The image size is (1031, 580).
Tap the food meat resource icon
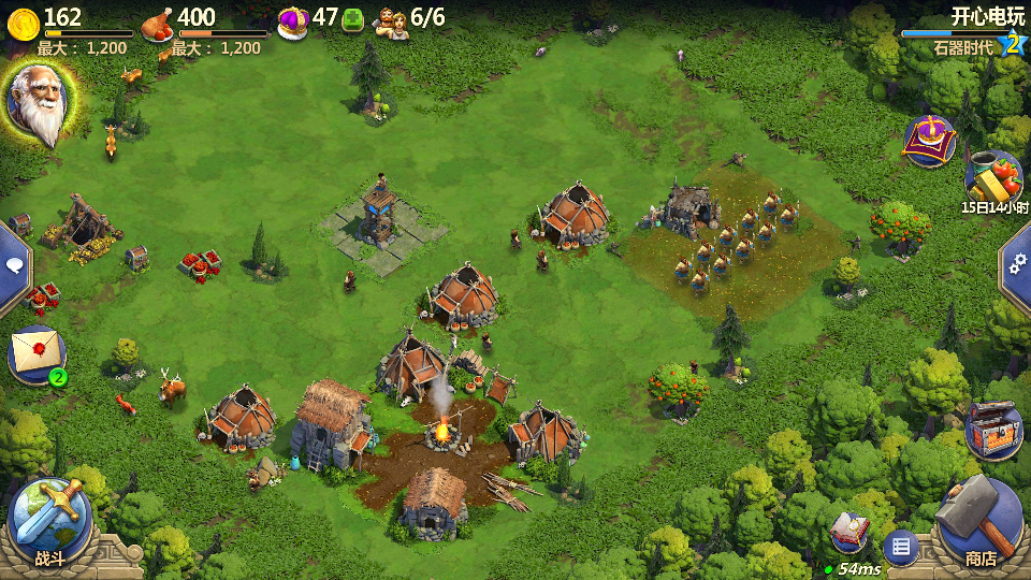[157, 23]
